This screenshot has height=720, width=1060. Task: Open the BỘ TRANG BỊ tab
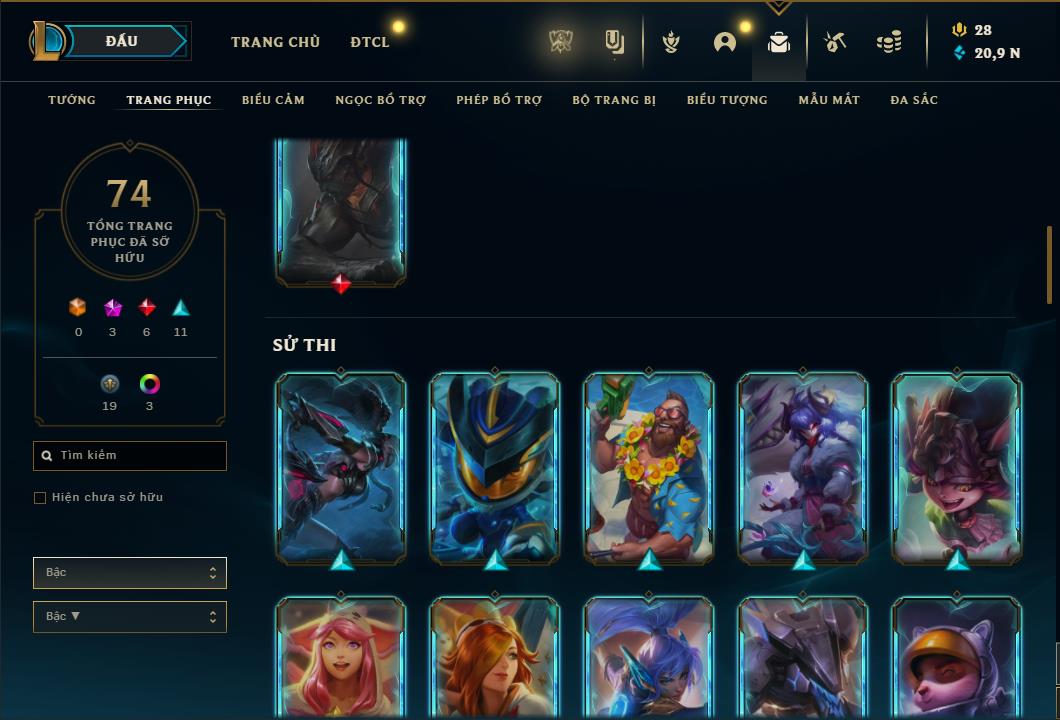coord(614,100)
